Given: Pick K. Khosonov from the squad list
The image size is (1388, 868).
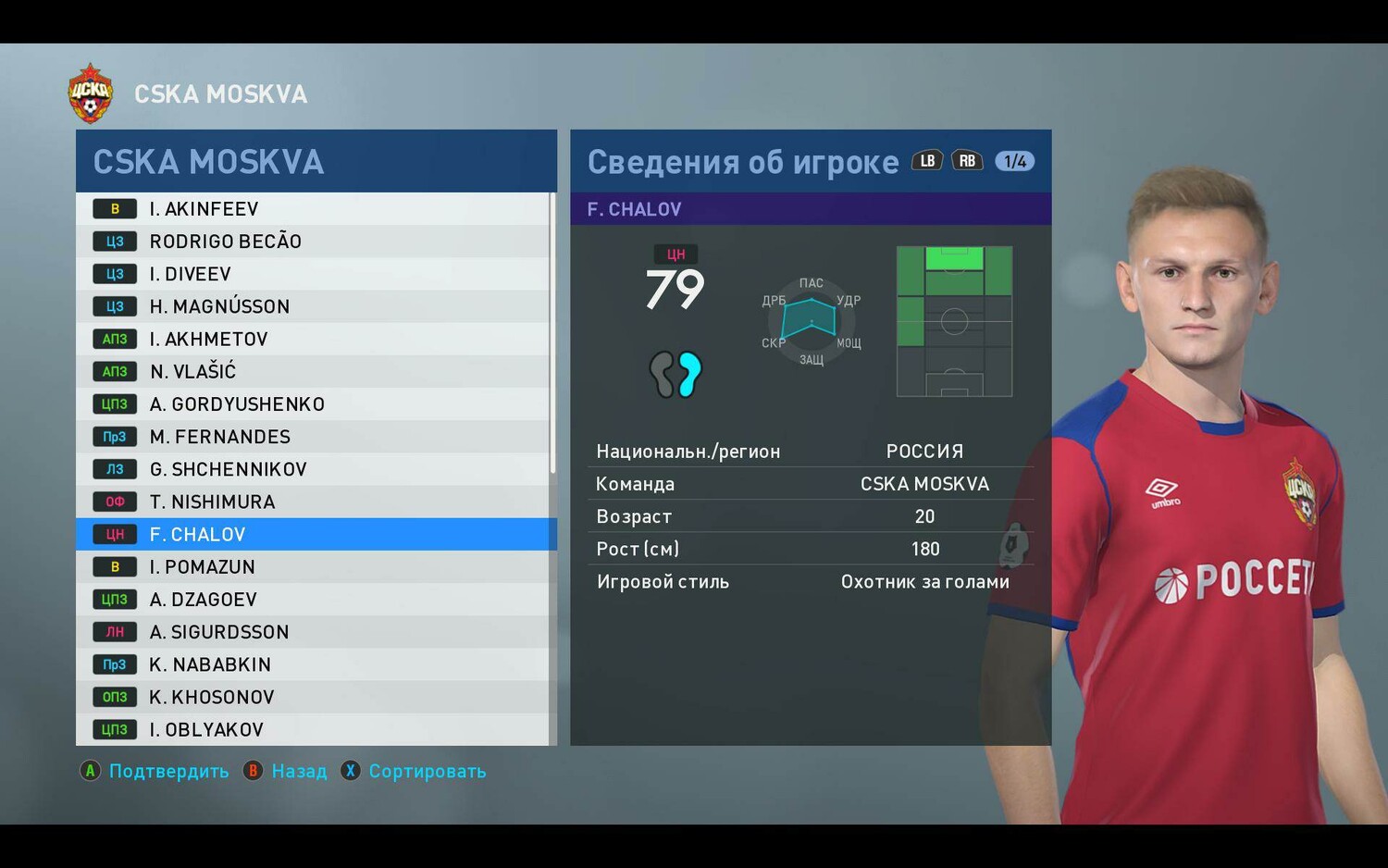Looking at the screenshot, I should pos(315,697).
